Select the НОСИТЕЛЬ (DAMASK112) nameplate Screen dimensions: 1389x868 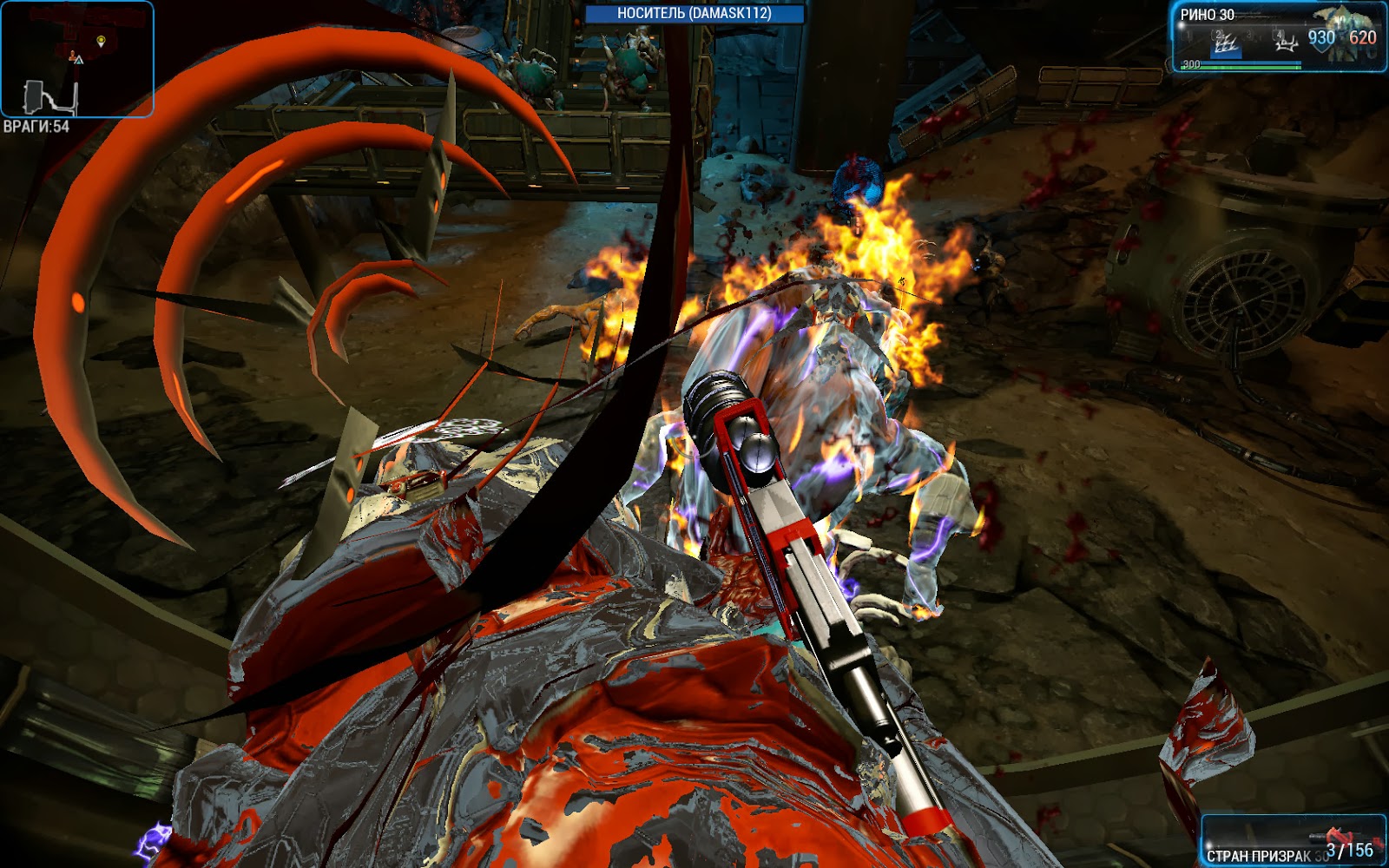coord(694,12)
